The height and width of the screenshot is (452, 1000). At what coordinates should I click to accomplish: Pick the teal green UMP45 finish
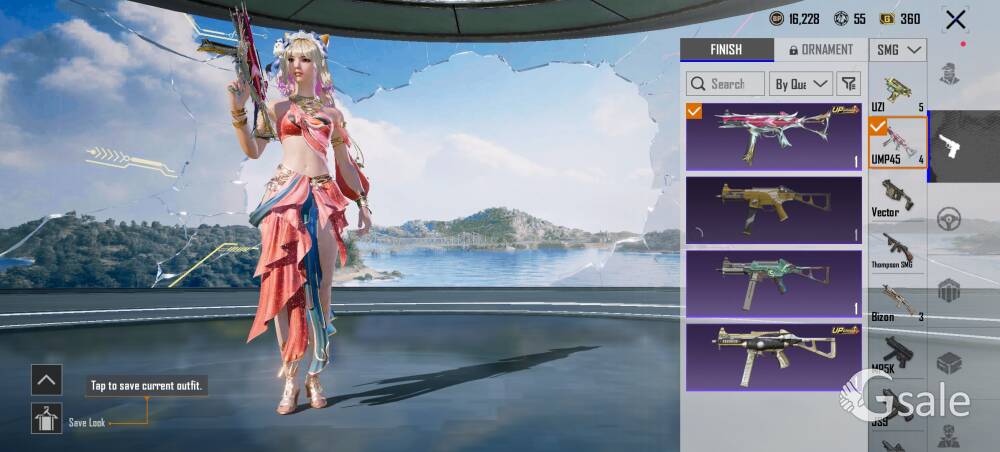tap(774, 282)
